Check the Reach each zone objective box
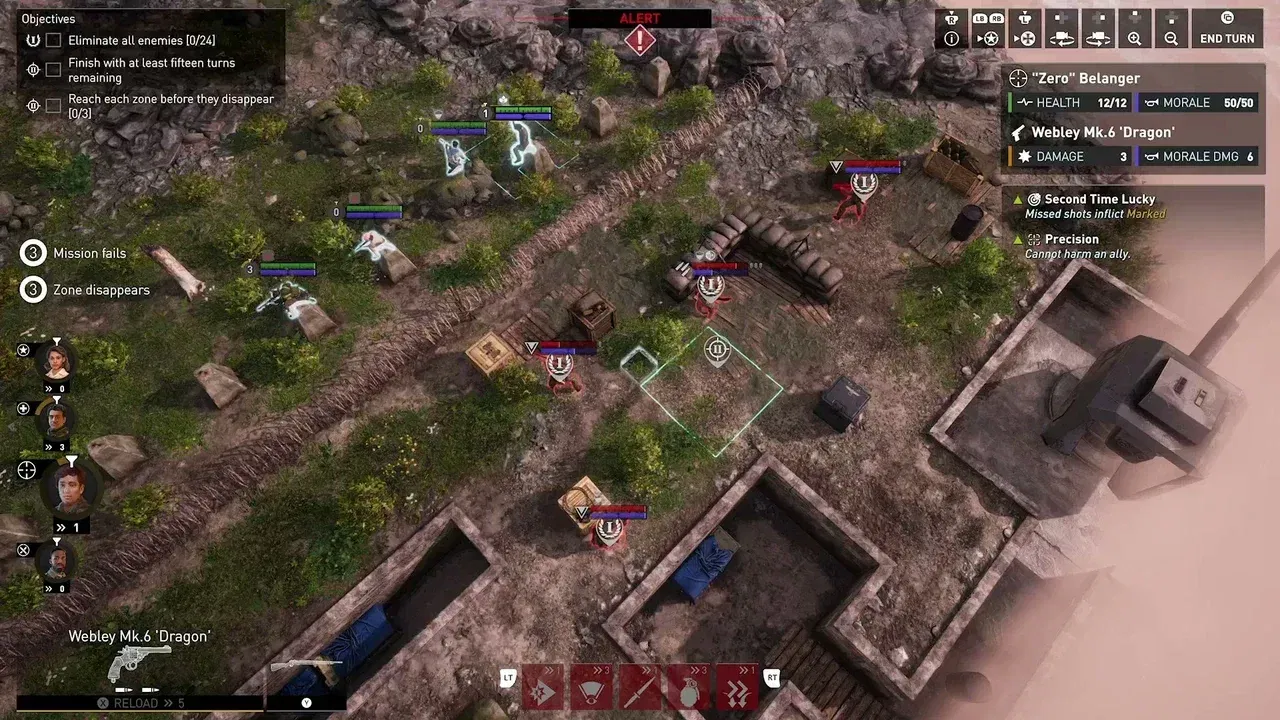Viewport: 1280px width, 720px height. coord(53,106)
